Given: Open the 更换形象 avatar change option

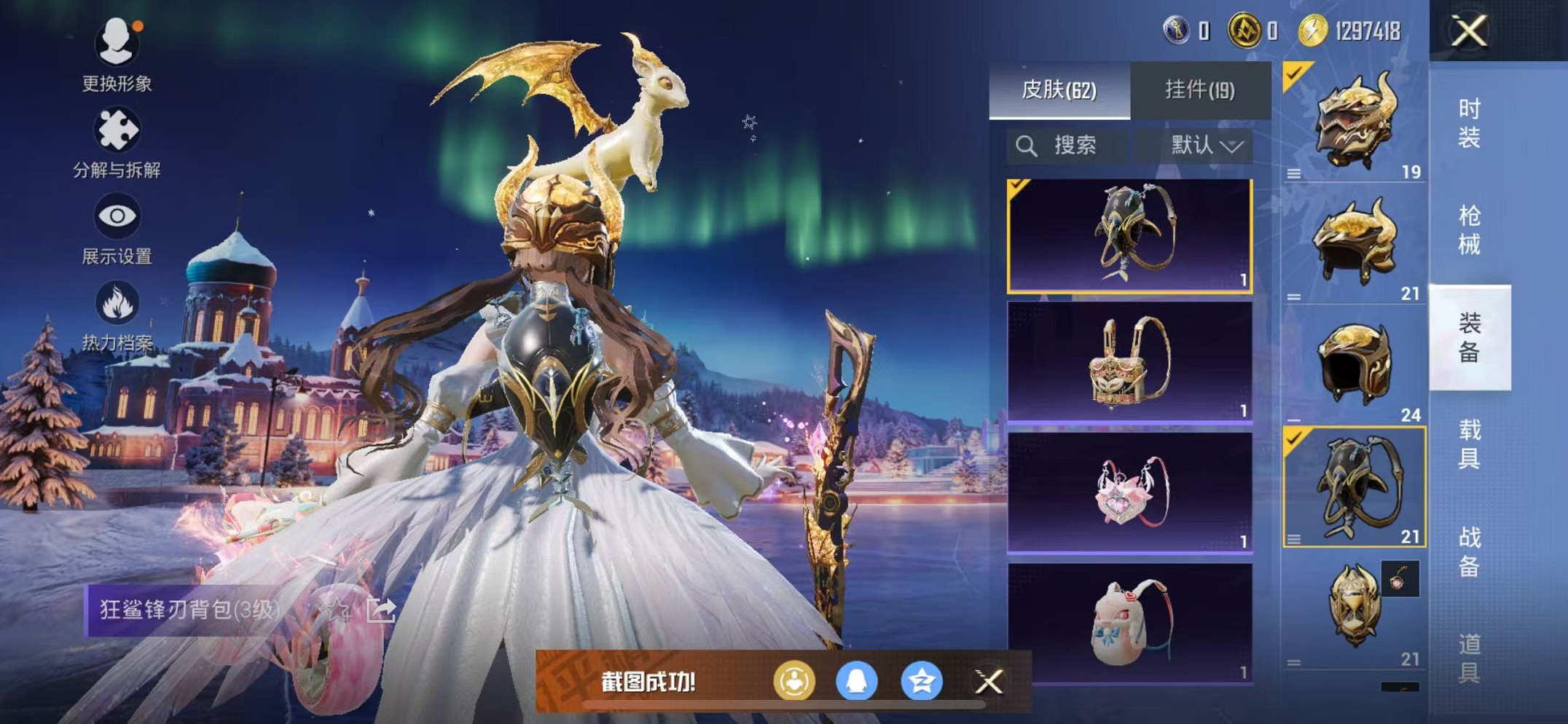Looking at the screenshot, I should 117,55.
